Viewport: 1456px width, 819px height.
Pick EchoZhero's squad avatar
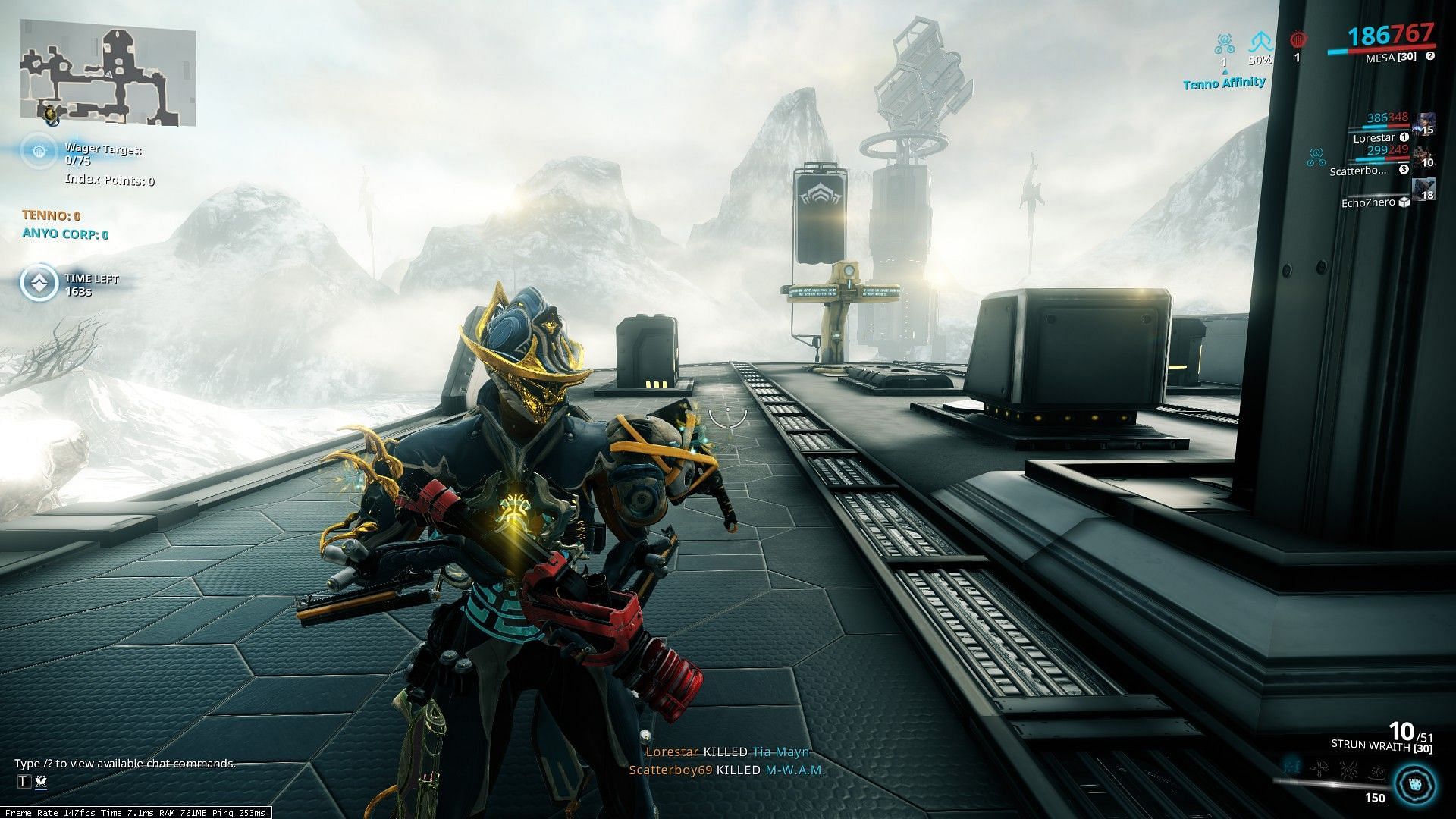tap(1424, 190)
